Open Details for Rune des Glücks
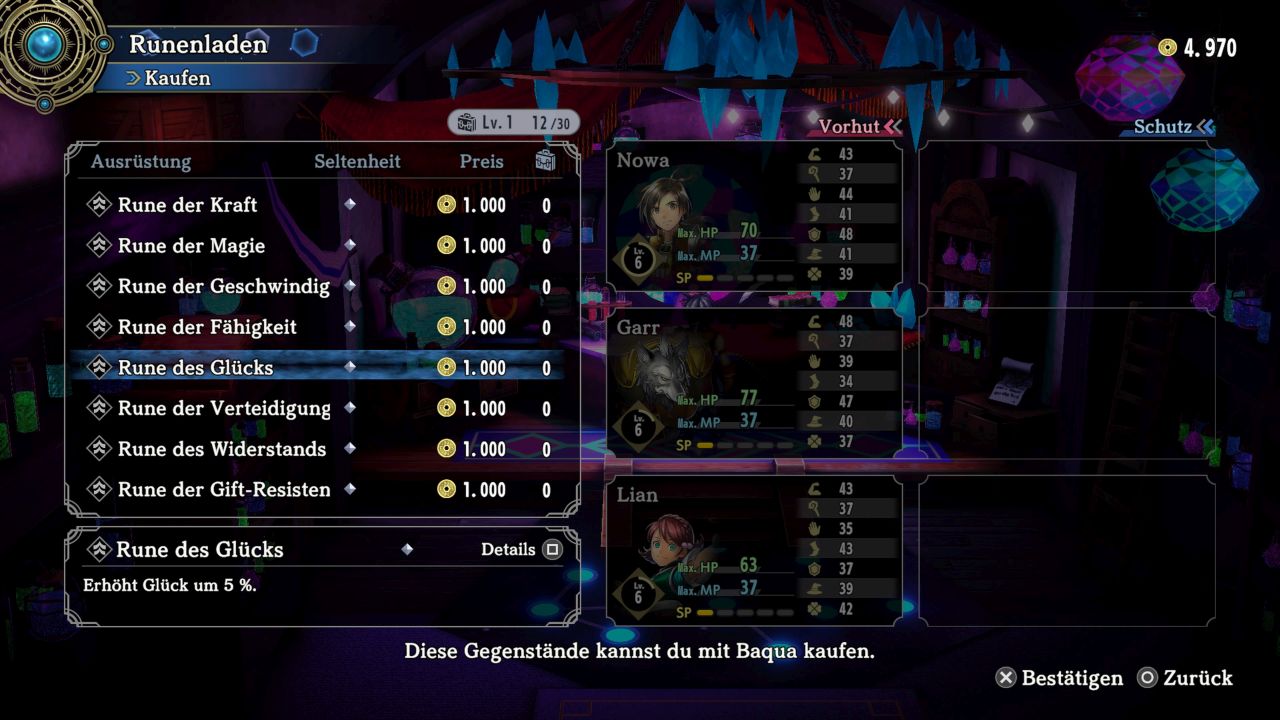 pyautogui.click(x=521, y=549)
